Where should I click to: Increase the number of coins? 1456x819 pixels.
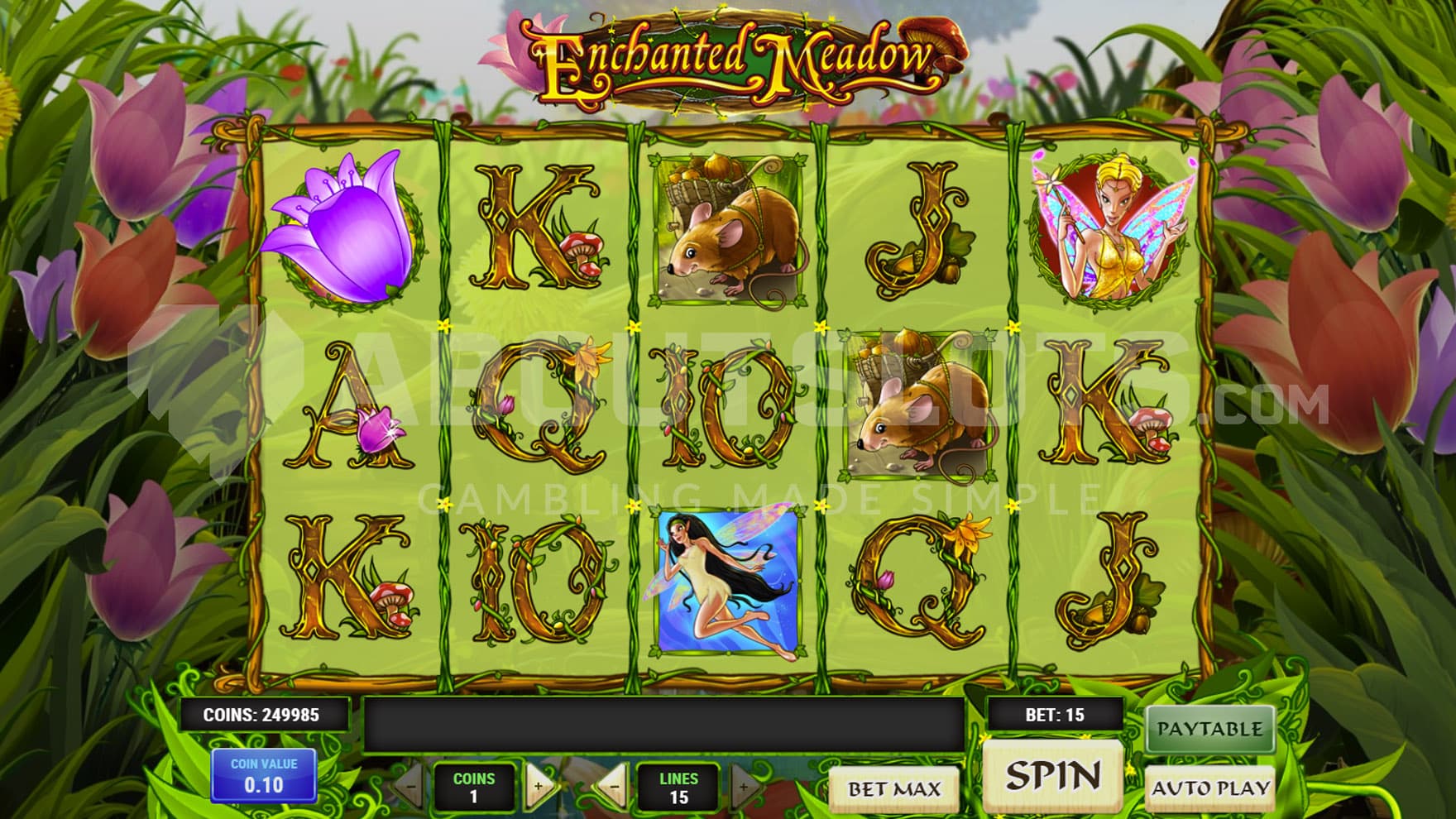(539, 787)
